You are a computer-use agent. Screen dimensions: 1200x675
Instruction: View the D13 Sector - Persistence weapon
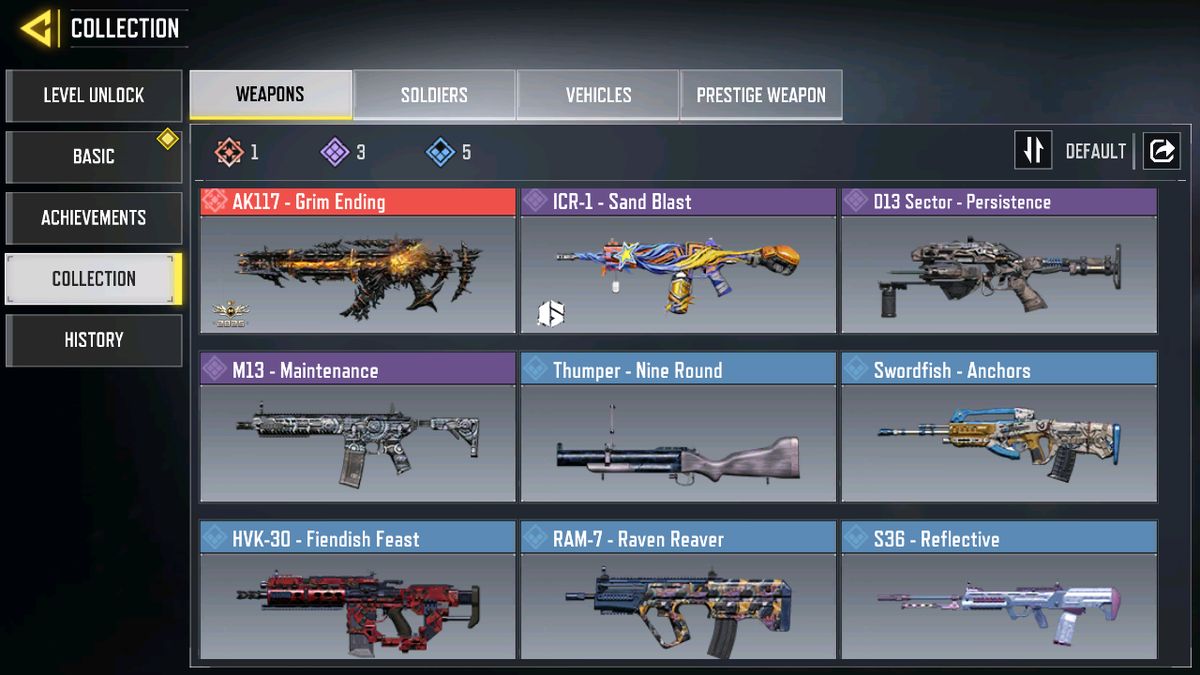999,262
